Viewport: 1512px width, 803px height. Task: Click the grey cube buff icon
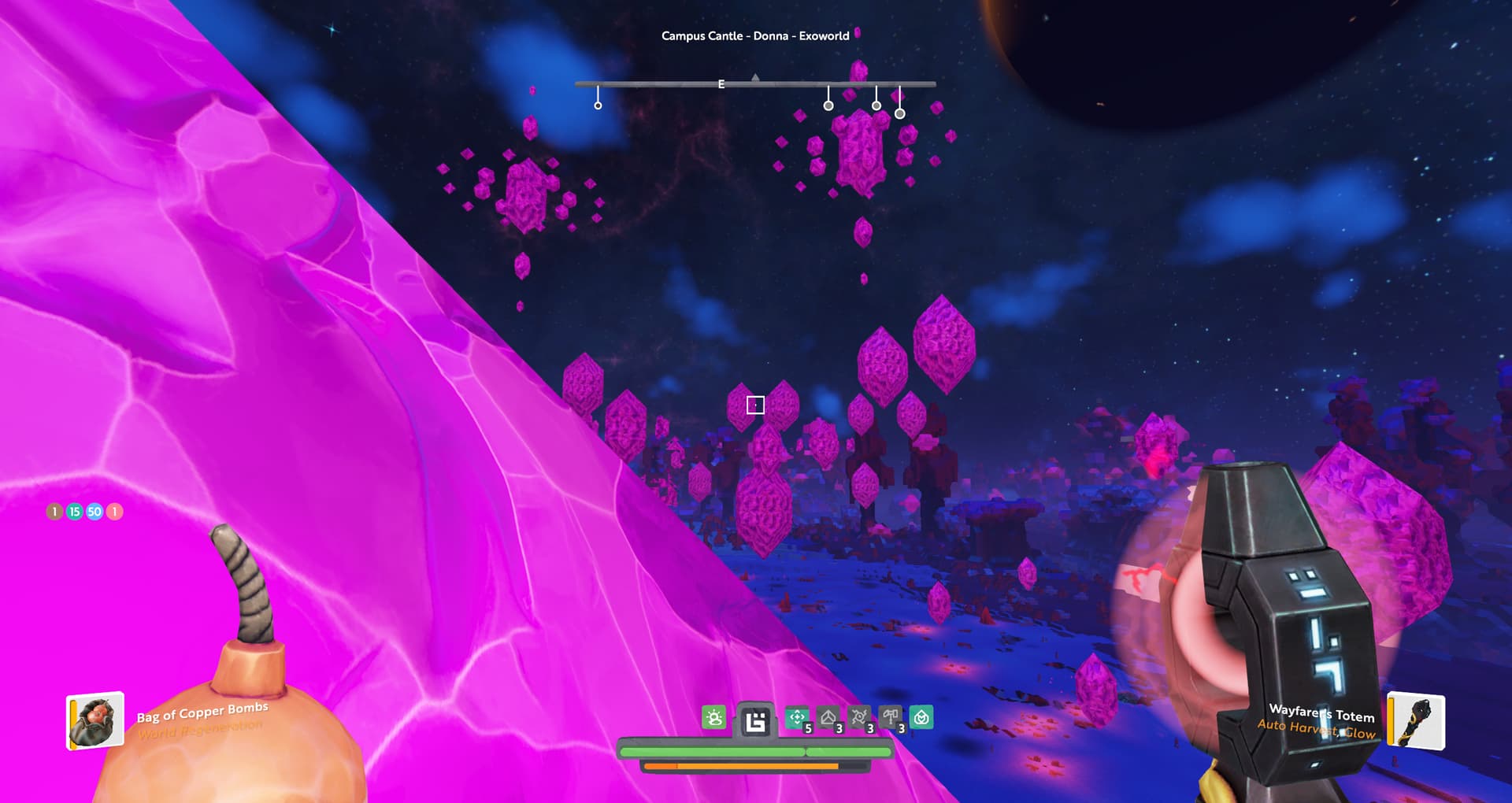pyautogui.click(x=828, y=718)
